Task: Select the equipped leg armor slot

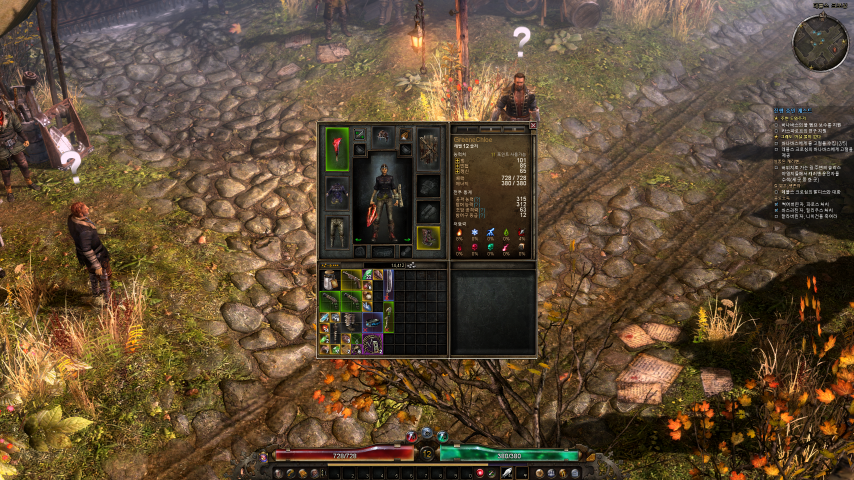Action: (337, 231)
